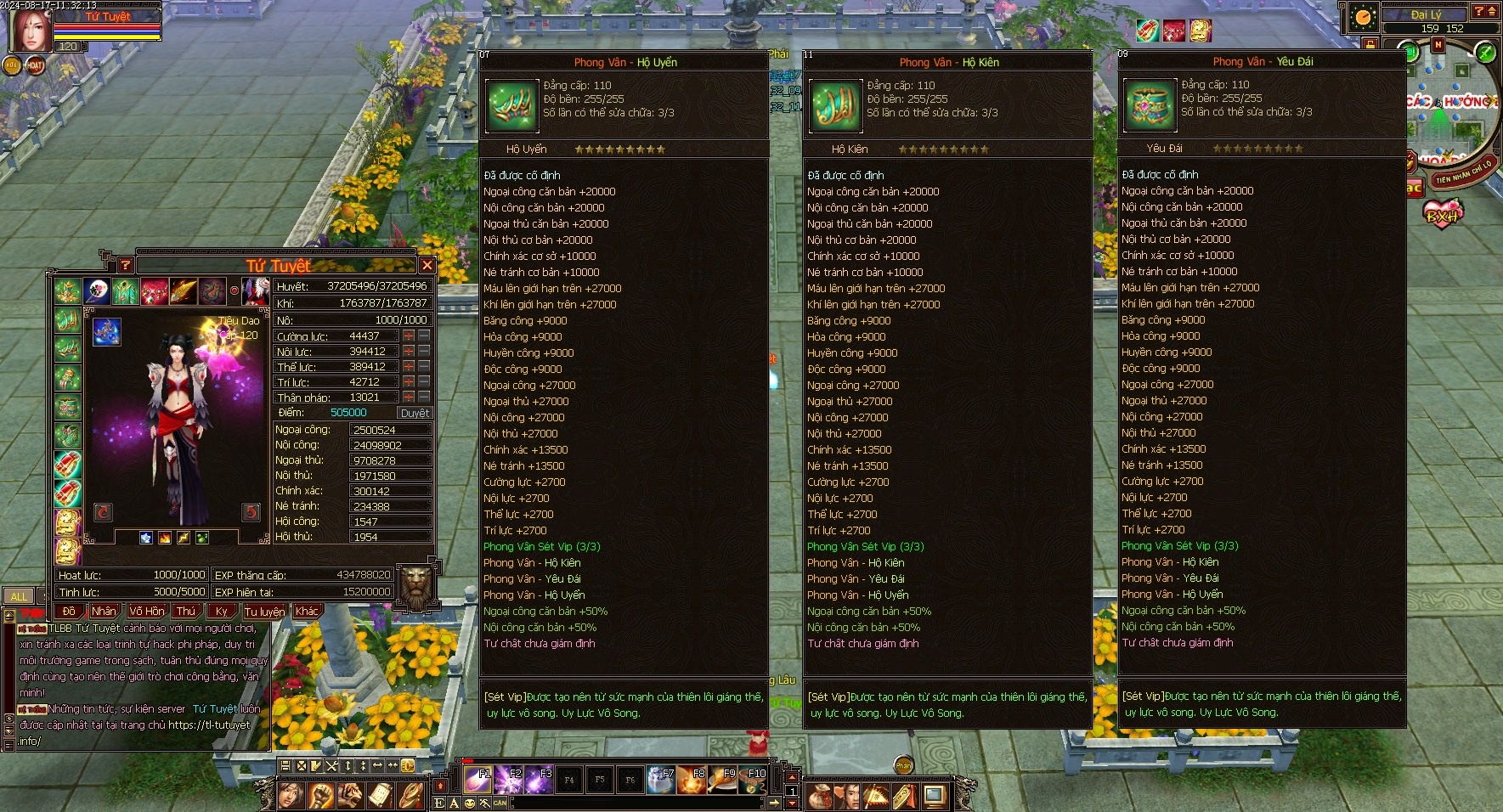Select the Khác tab
This screenshot has width=1503, height=812.
pos(307,612)
